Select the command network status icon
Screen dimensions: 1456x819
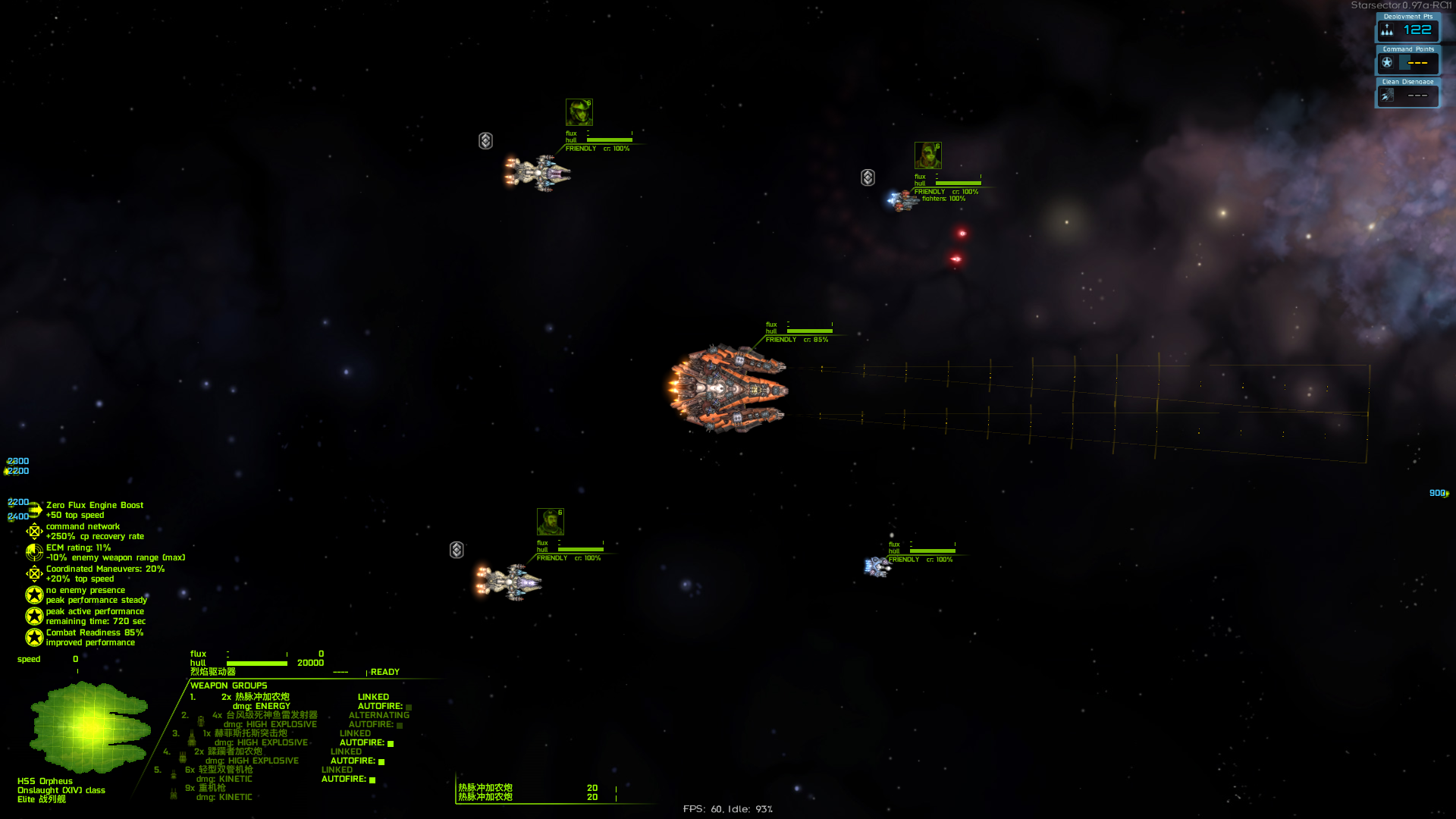pos(34,532)
